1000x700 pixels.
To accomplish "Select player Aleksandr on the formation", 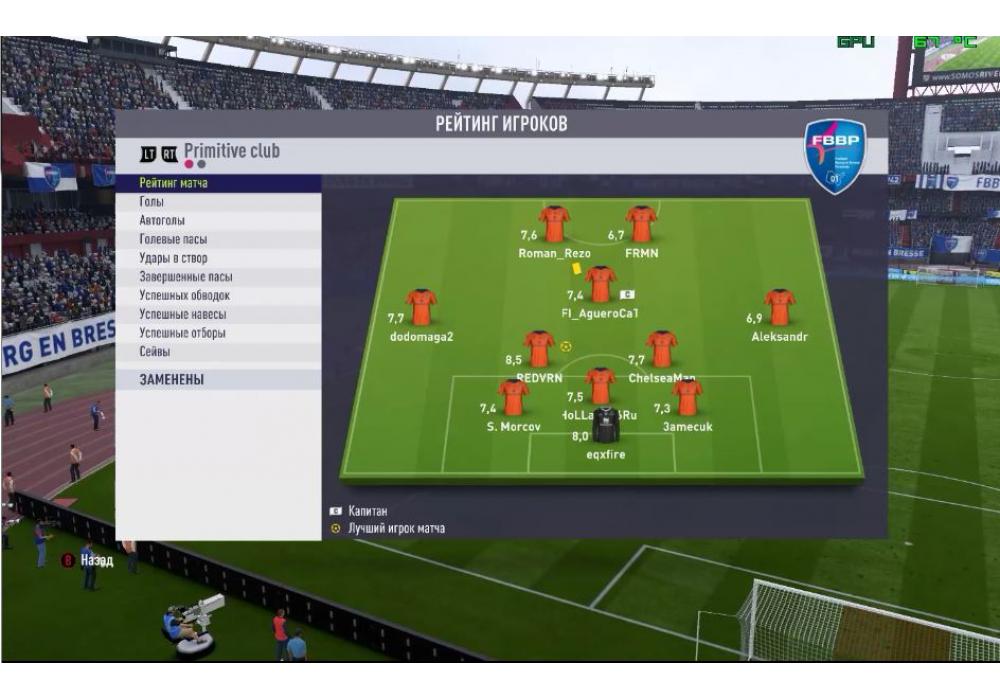I will point(779,308).
